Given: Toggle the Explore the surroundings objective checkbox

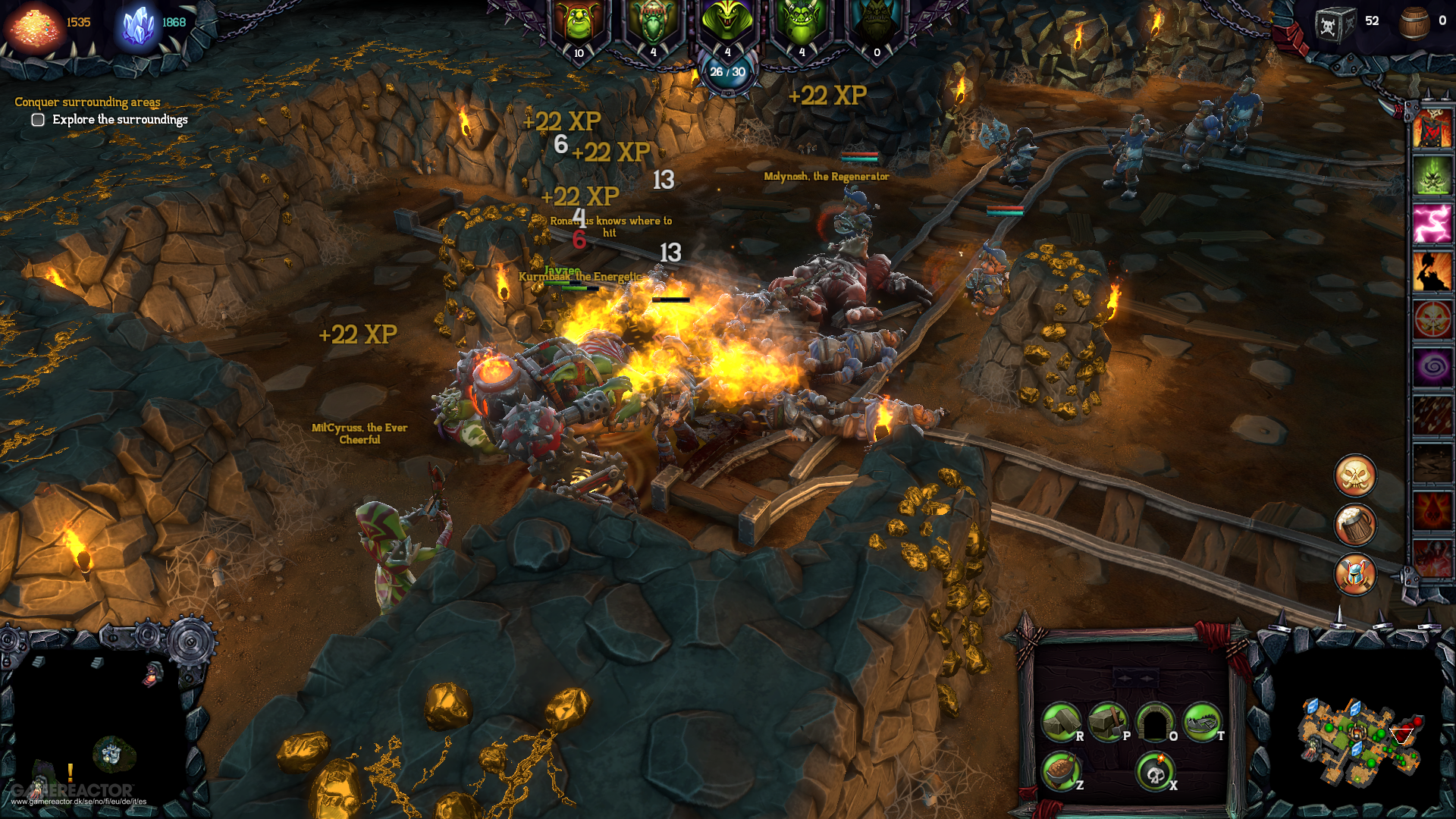Looking at the screenshot, I should coord(38,120).
